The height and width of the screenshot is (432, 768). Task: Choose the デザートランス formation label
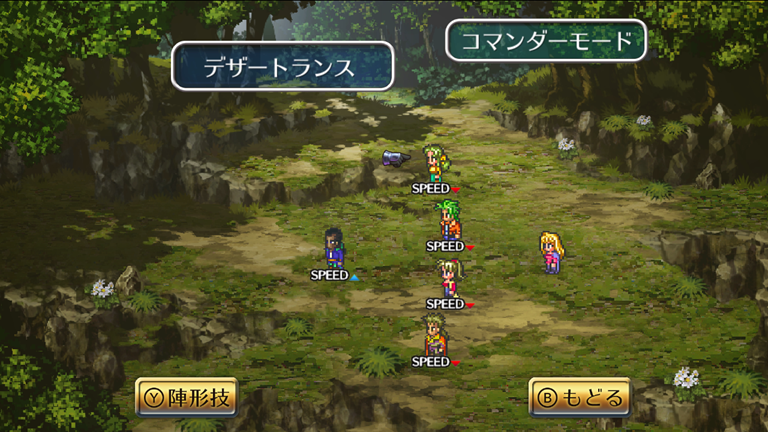pyautogui.click(x=282, y=67)
